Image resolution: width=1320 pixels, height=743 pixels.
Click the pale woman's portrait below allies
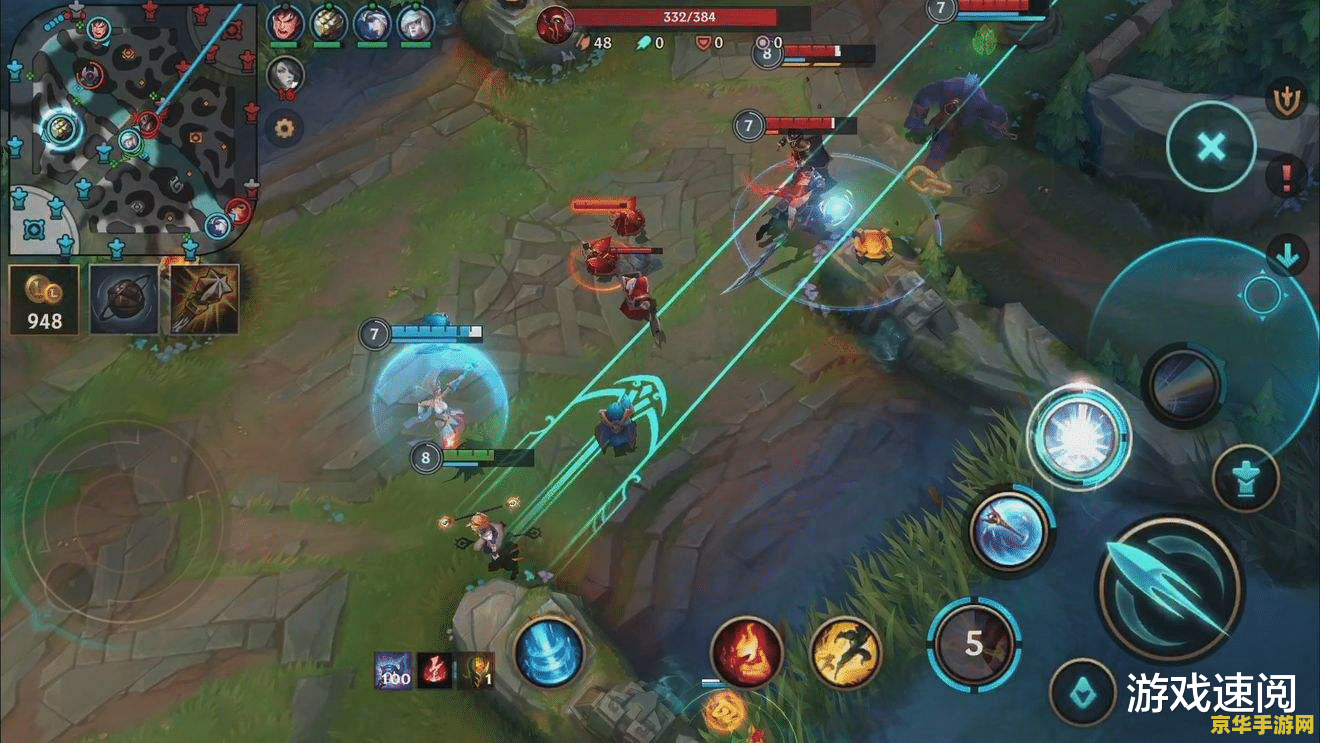(284, 75)
